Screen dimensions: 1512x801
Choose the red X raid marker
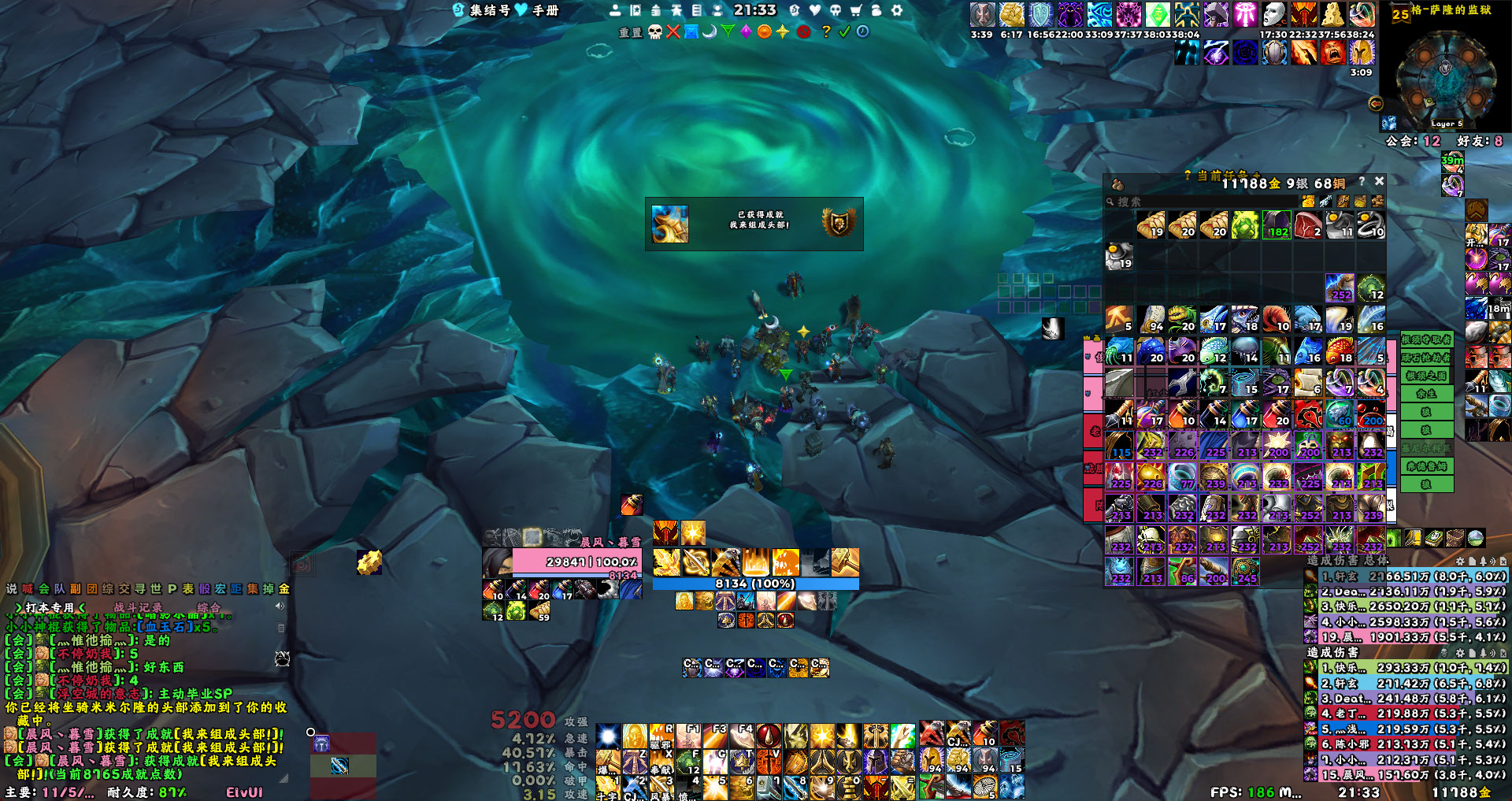coord(673,32)
